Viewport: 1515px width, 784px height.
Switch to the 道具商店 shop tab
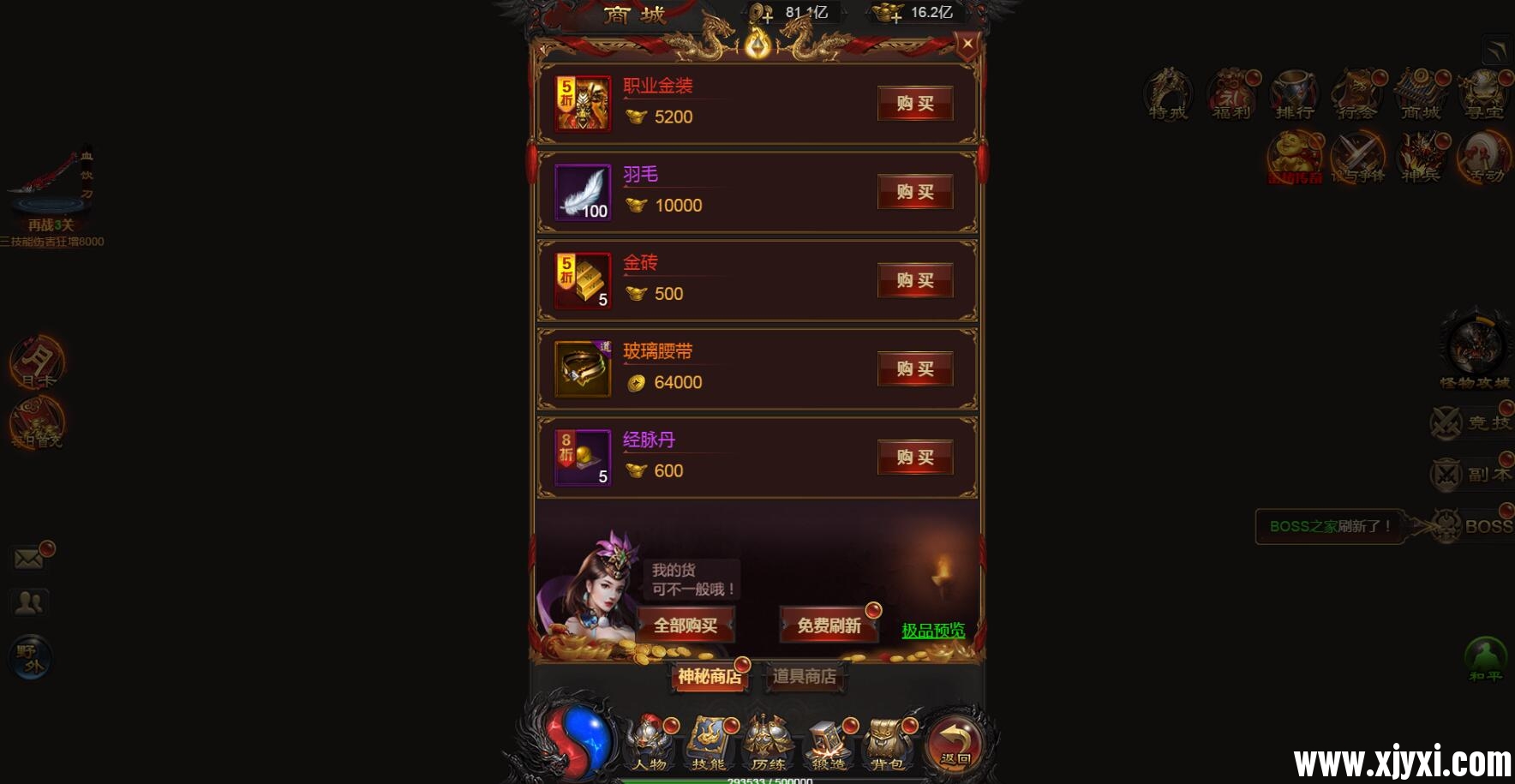pyautogui.click(x=804, y=676)
